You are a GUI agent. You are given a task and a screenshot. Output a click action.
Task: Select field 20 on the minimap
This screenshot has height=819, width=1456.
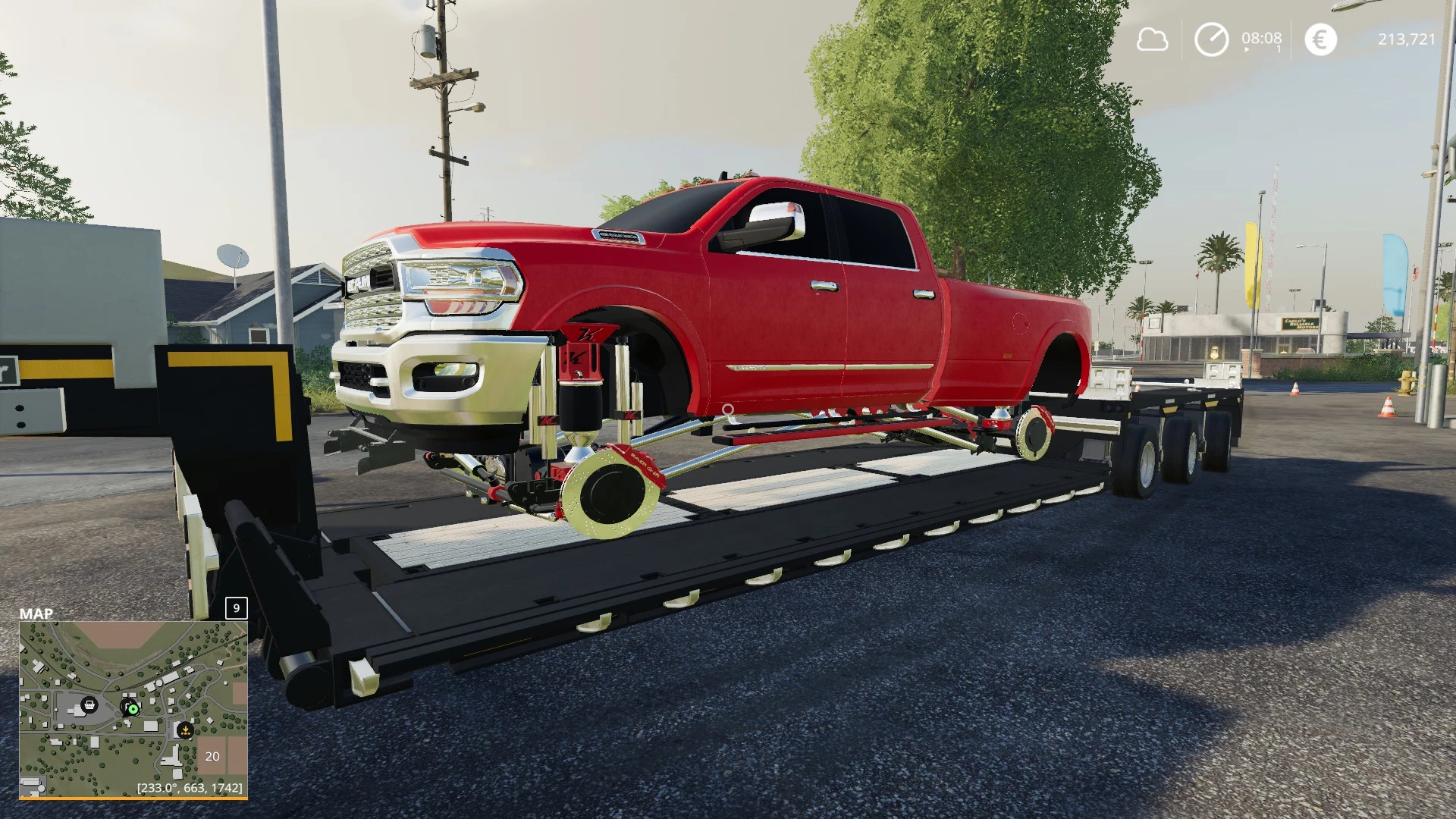point(212,756)
